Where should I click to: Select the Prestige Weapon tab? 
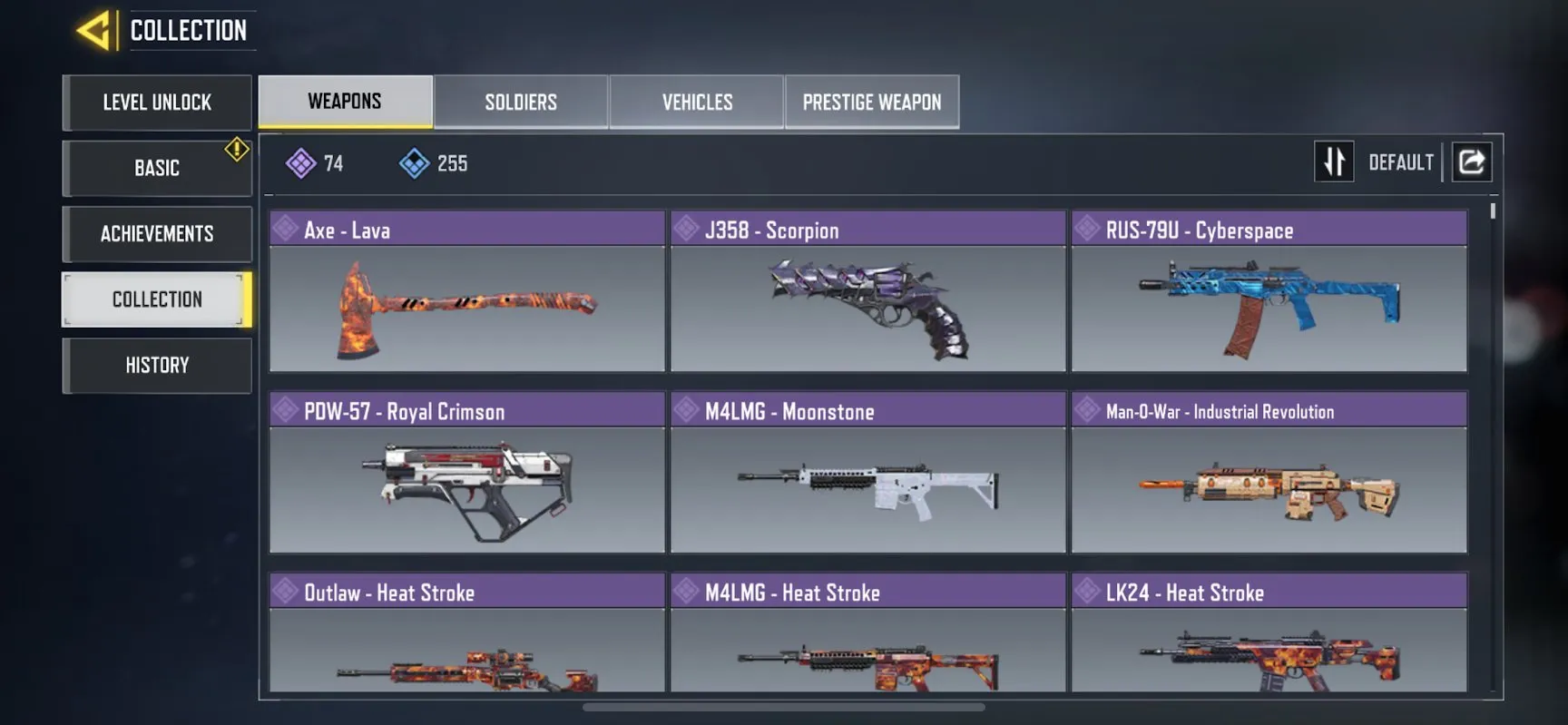tap(871, 102)
